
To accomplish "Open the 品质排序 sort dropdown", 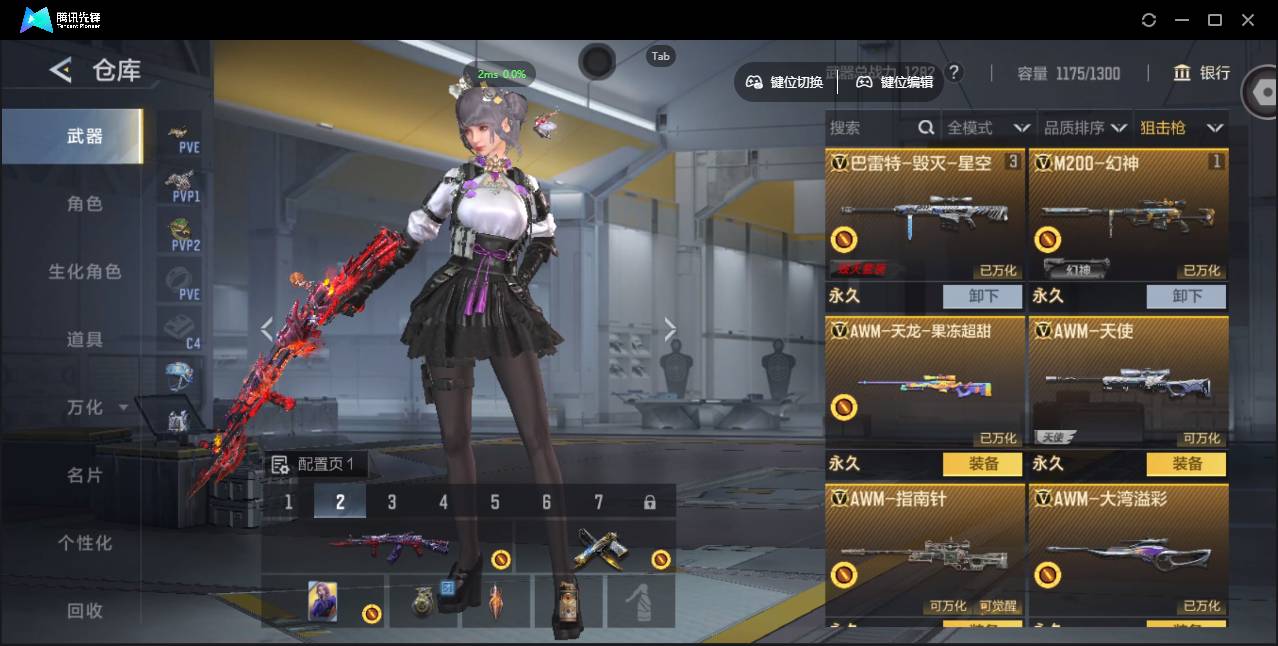I will coord(1085,128).
